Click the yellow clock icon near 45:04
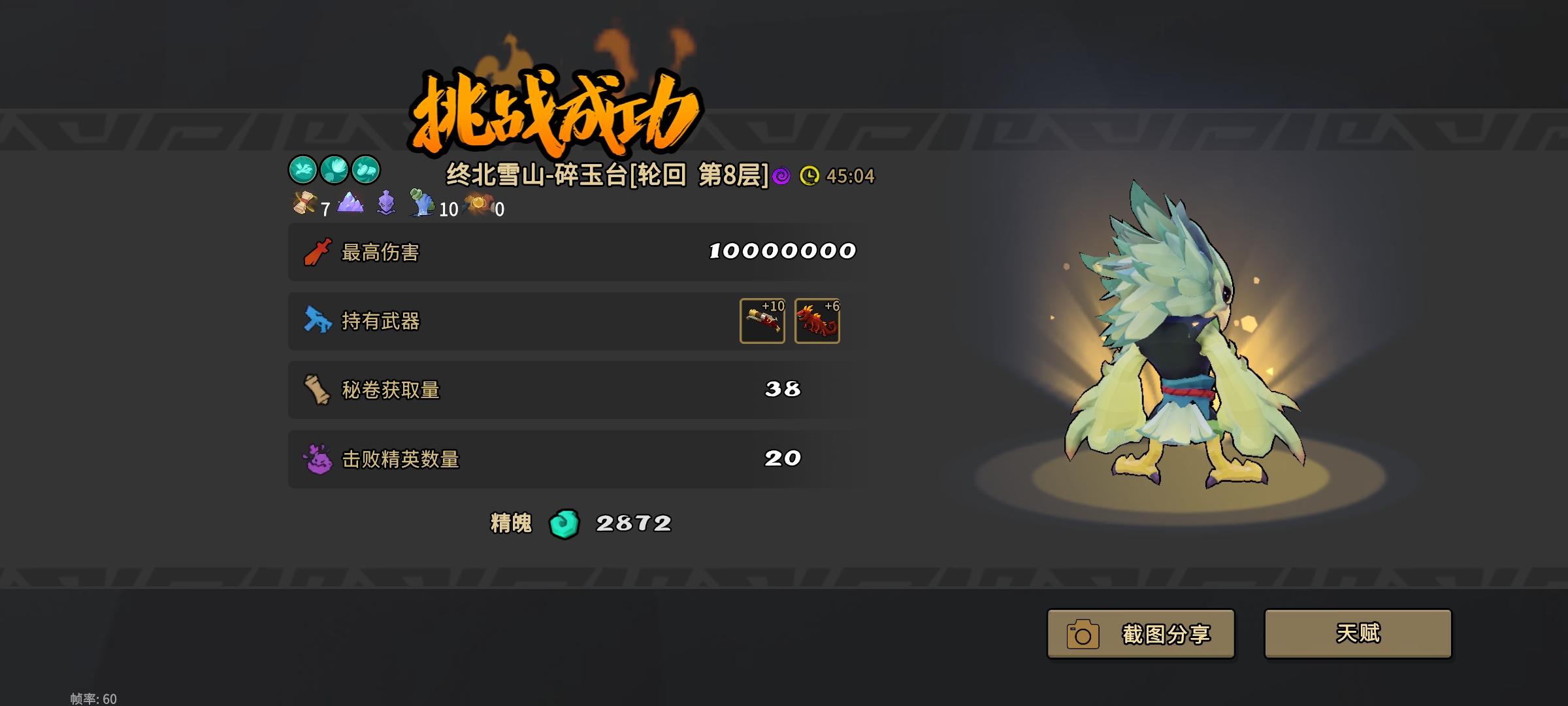Viewport: 1568px width, 706px height. [809, 176]
